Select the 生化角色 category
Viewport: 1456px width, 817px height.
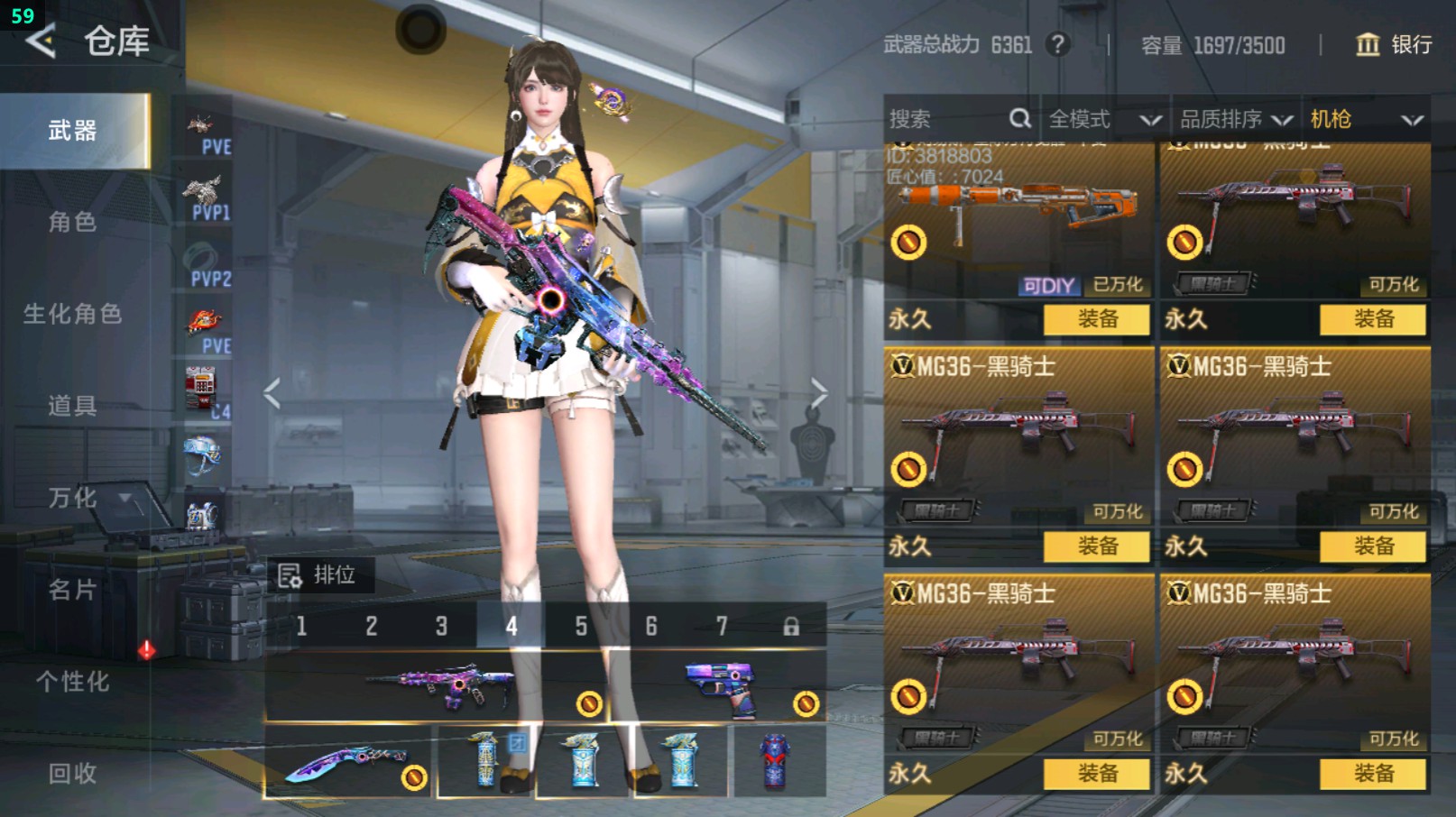tap(73, 314)
